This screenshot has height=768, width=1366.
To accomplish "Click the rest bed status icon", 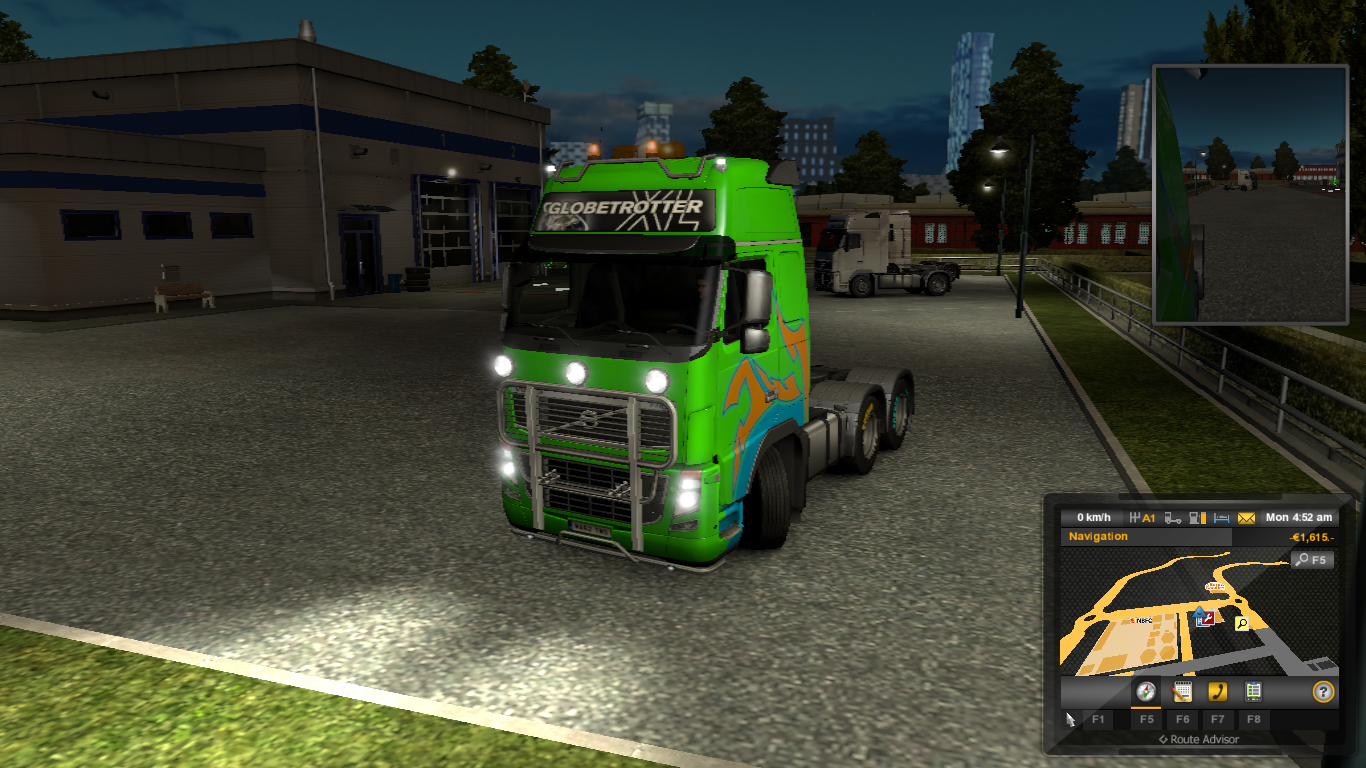I will pyautogui.click(x=1220, y=517).
